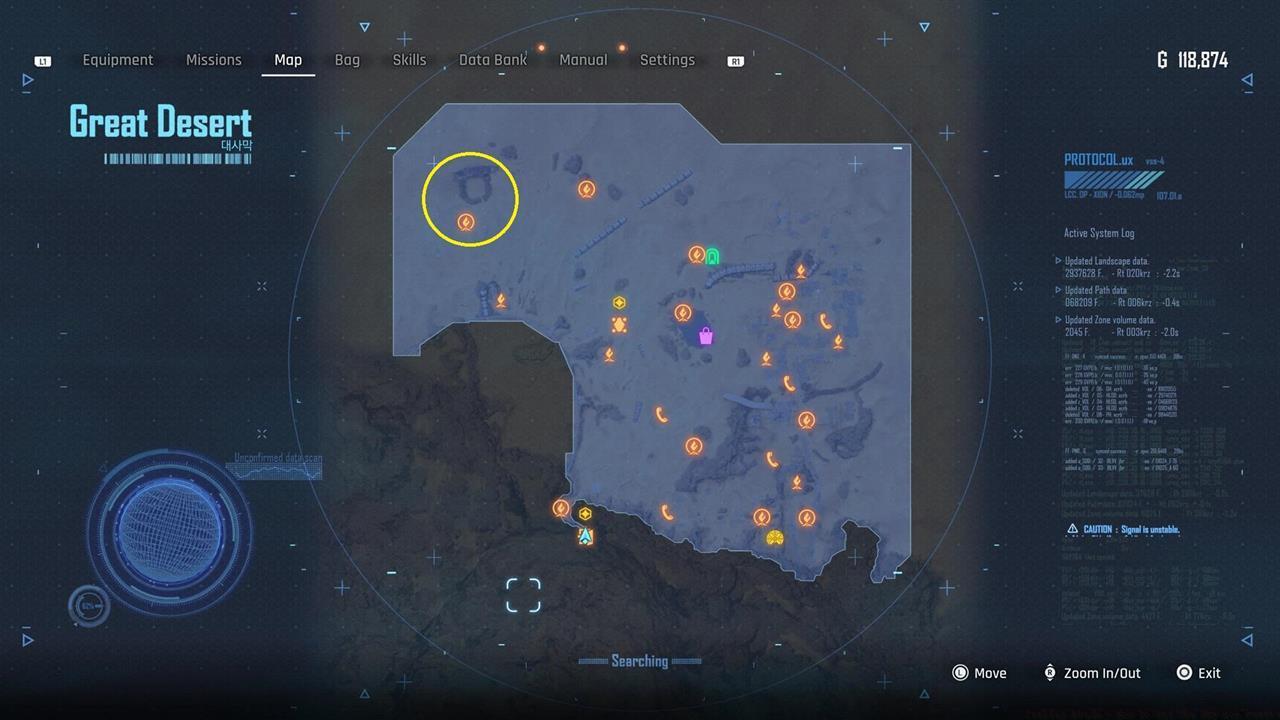Click the R1 shoulder button indicator
This screenshot has width=1280, height=720.
[735, 60]
